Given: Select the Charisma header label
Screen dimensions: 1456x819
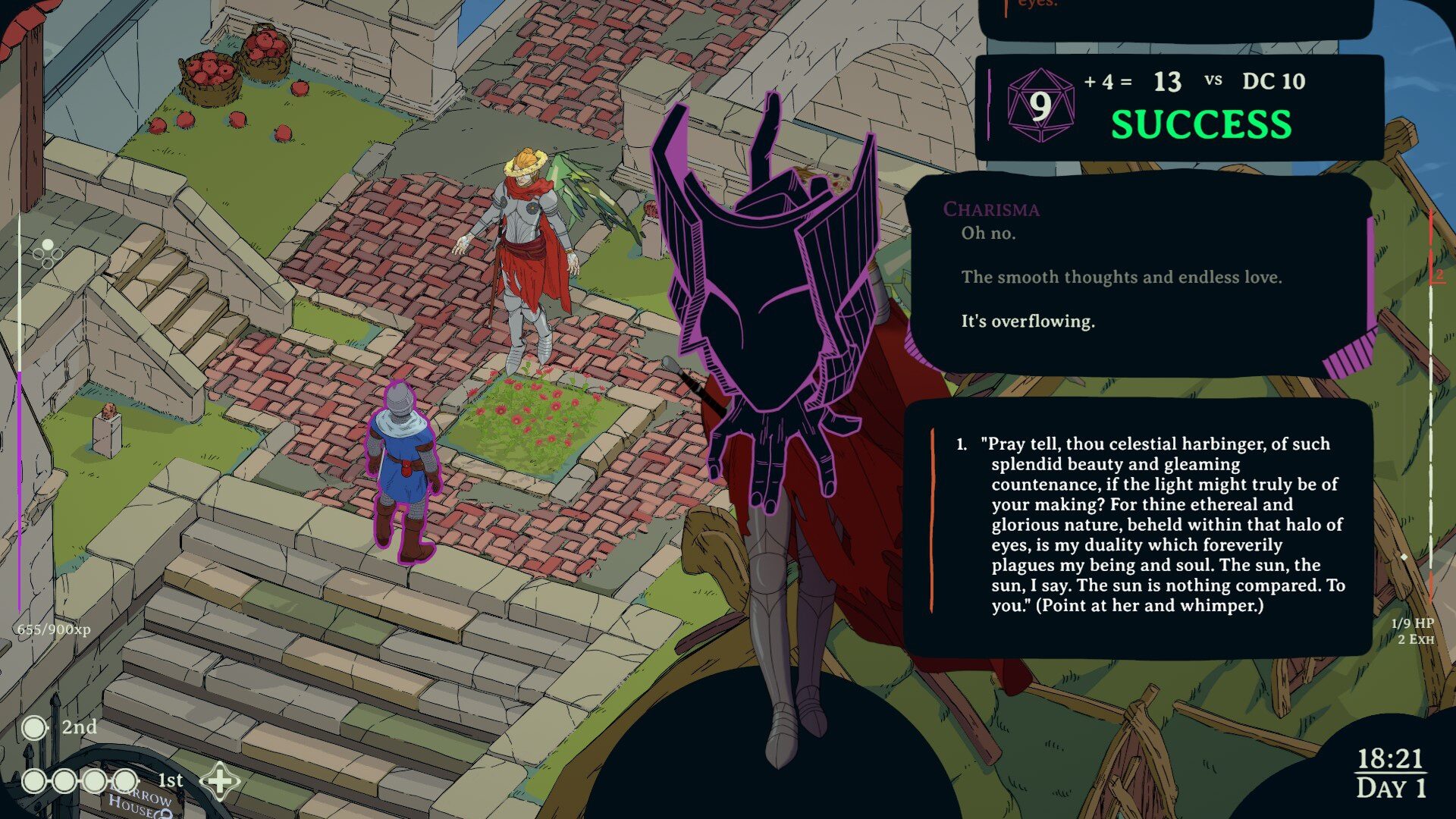Looking at the screenshot, I should point(990,210).
